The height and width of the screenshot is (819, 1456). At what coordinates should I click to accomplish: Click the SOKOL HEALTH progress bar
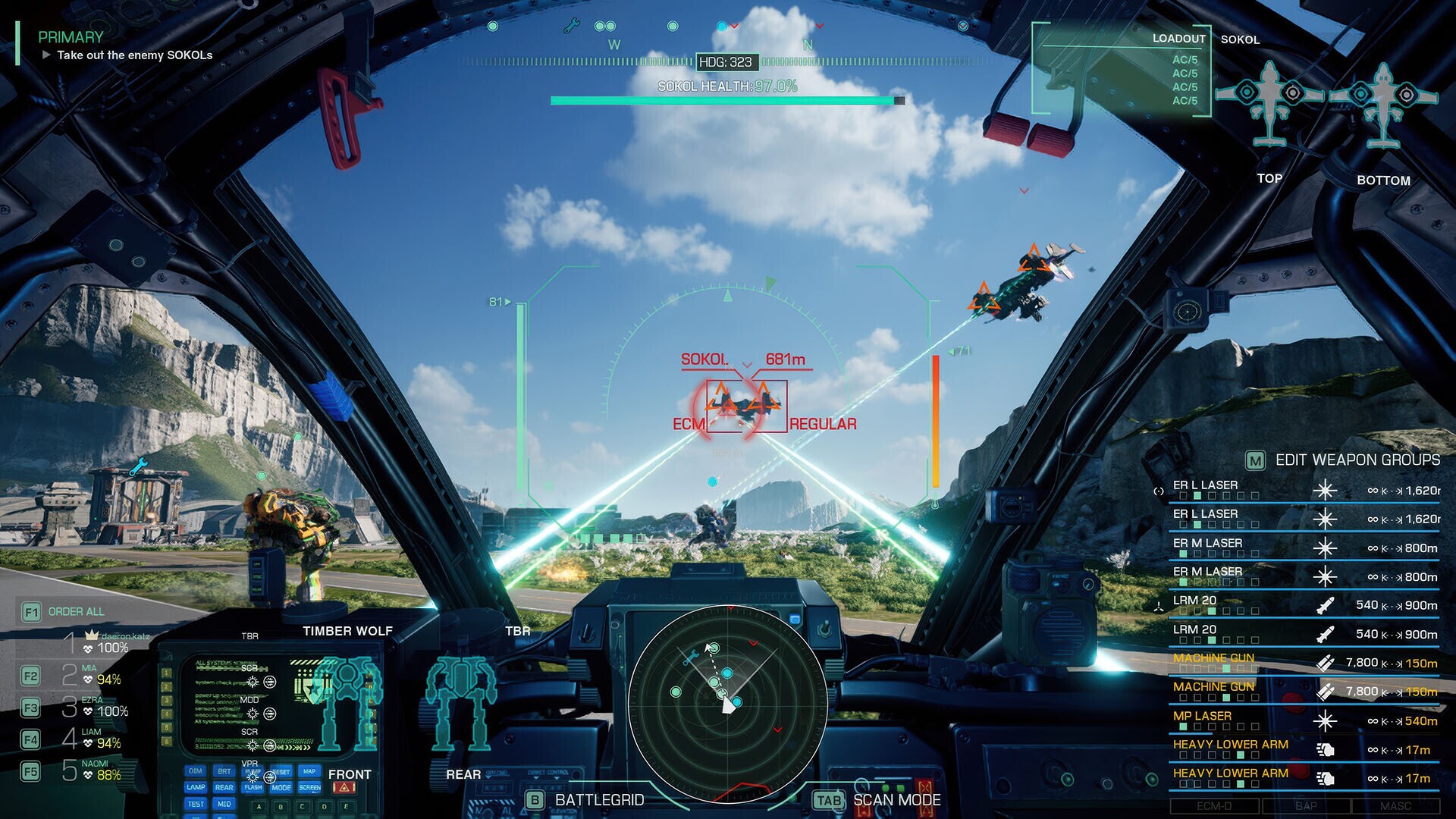coord(726,99)
